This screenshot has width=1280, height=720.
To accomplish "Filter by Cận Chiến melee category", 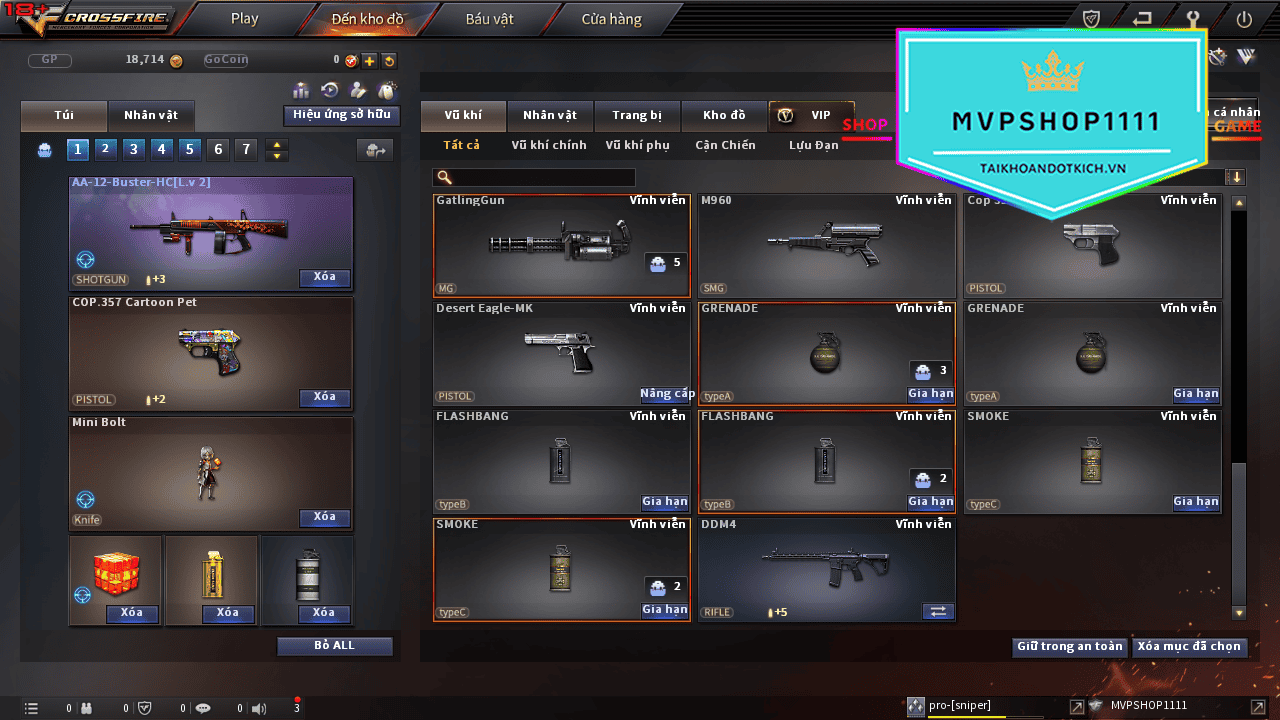I will pyautogui.click(x=725, y=145).
